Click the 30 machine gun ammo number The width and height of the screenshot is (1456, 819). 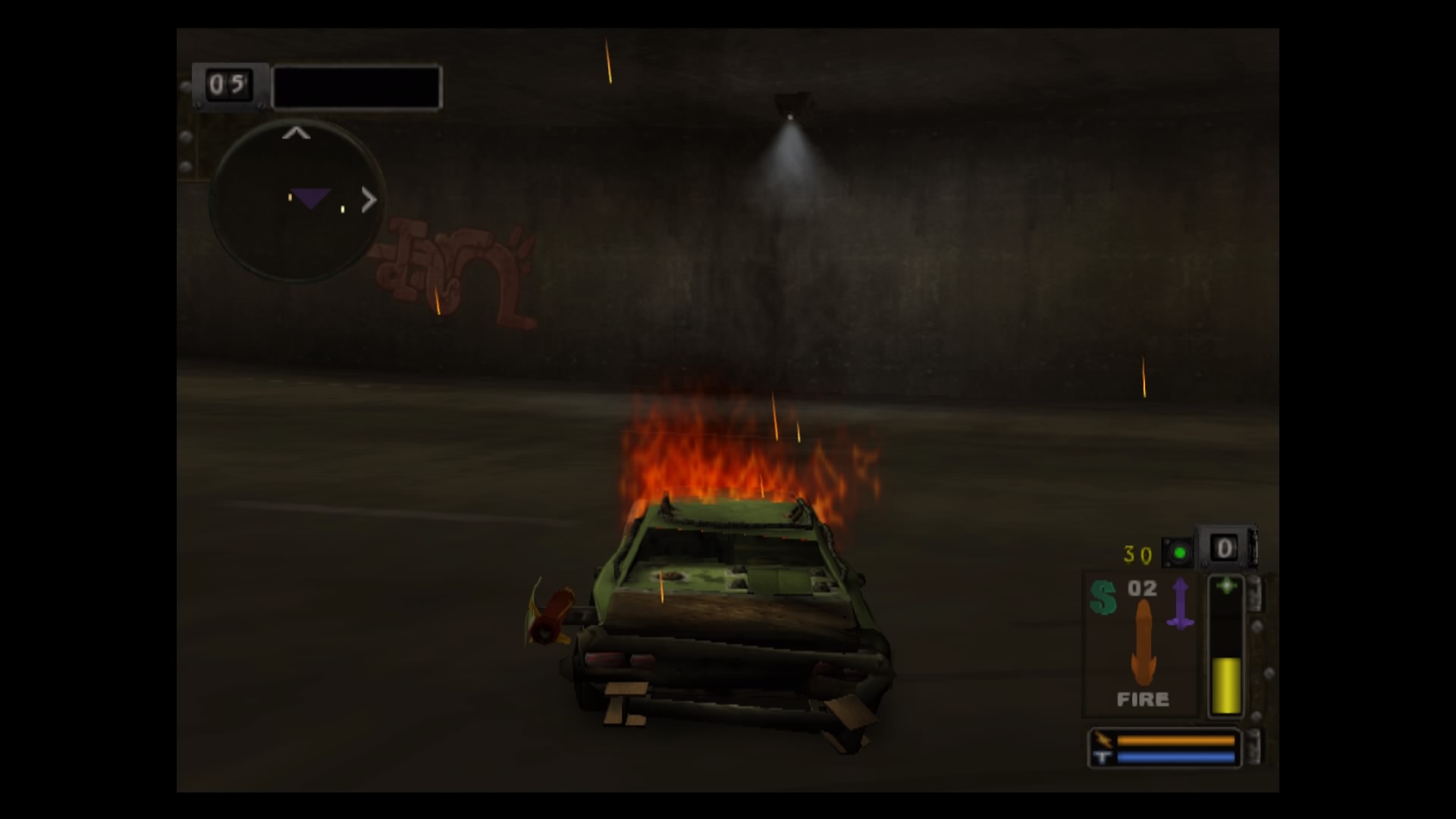coord(1136,554)
